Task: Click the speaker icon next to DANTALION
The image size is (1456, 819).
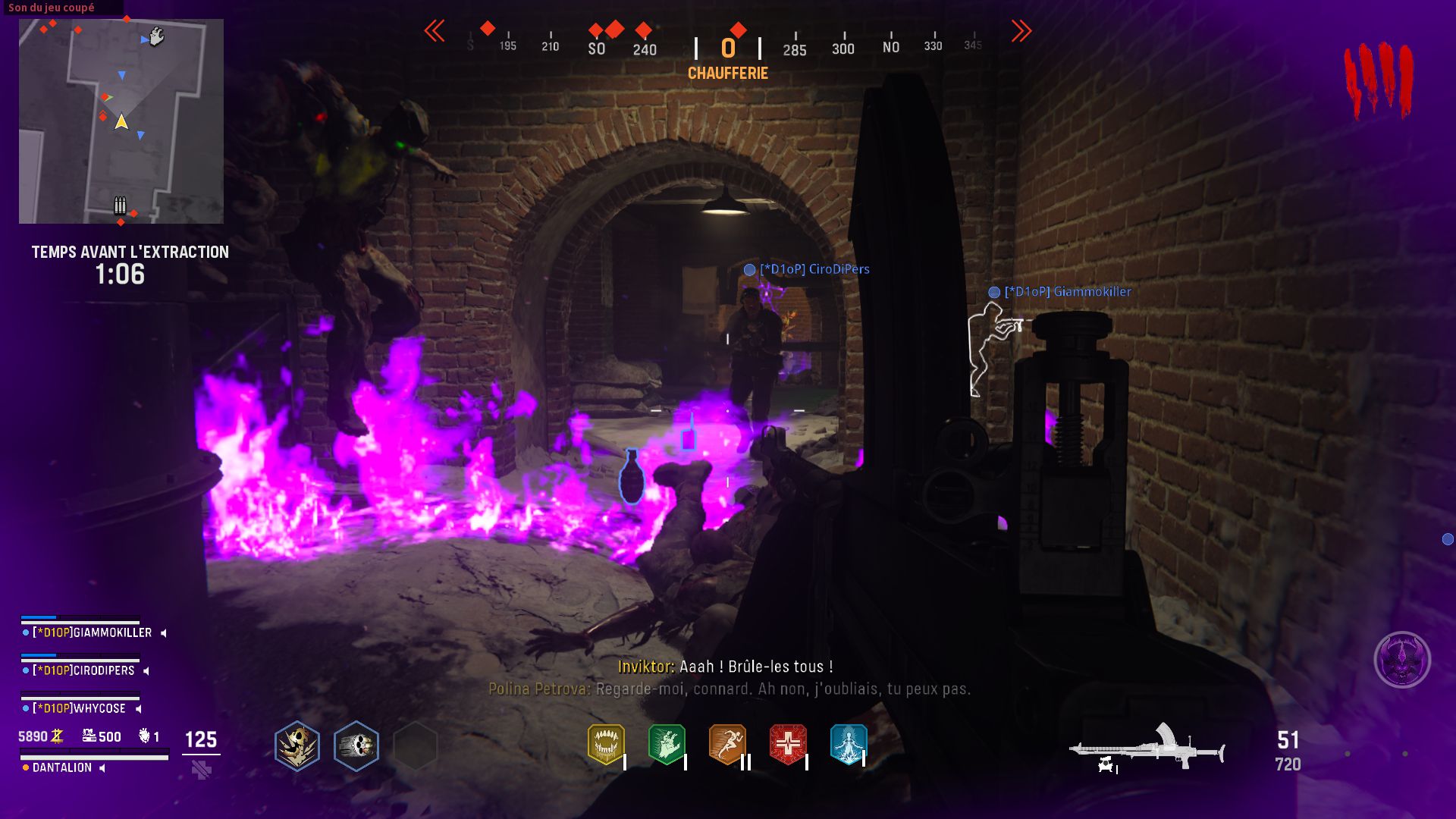Action: point(102,768)
